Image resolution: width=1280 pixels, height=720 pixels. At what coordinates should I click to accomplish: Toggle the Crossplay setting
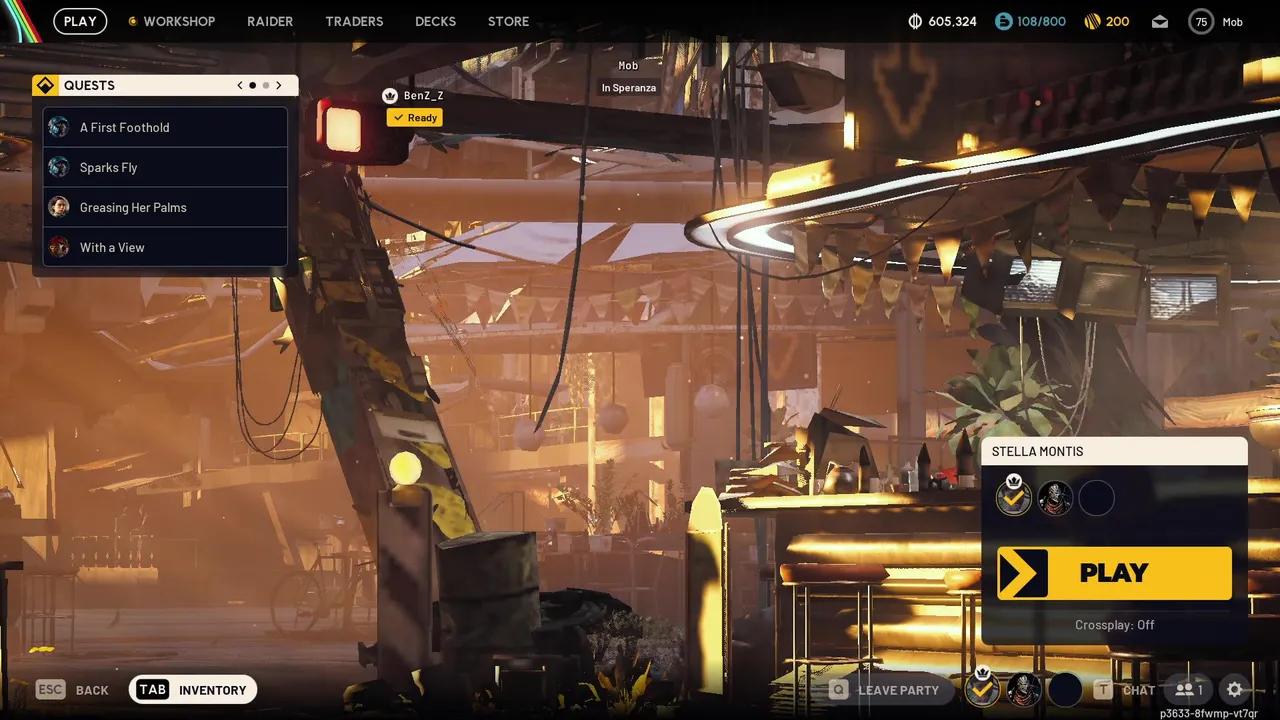(1114, 625)
